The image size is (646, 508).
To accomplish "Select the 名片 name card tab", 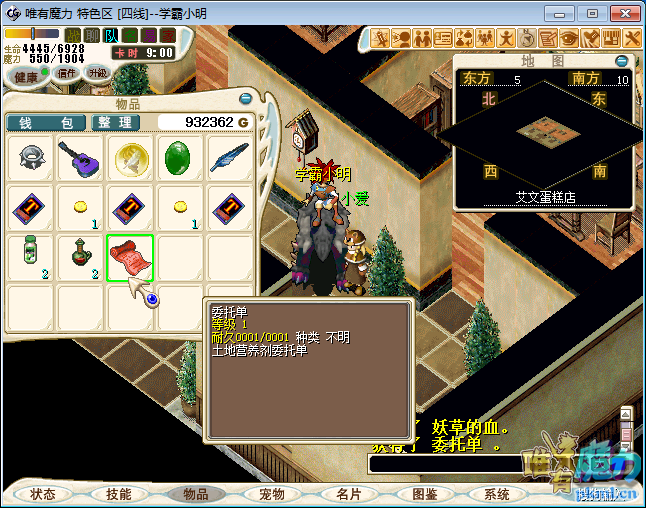I will [x=348, y=494].
